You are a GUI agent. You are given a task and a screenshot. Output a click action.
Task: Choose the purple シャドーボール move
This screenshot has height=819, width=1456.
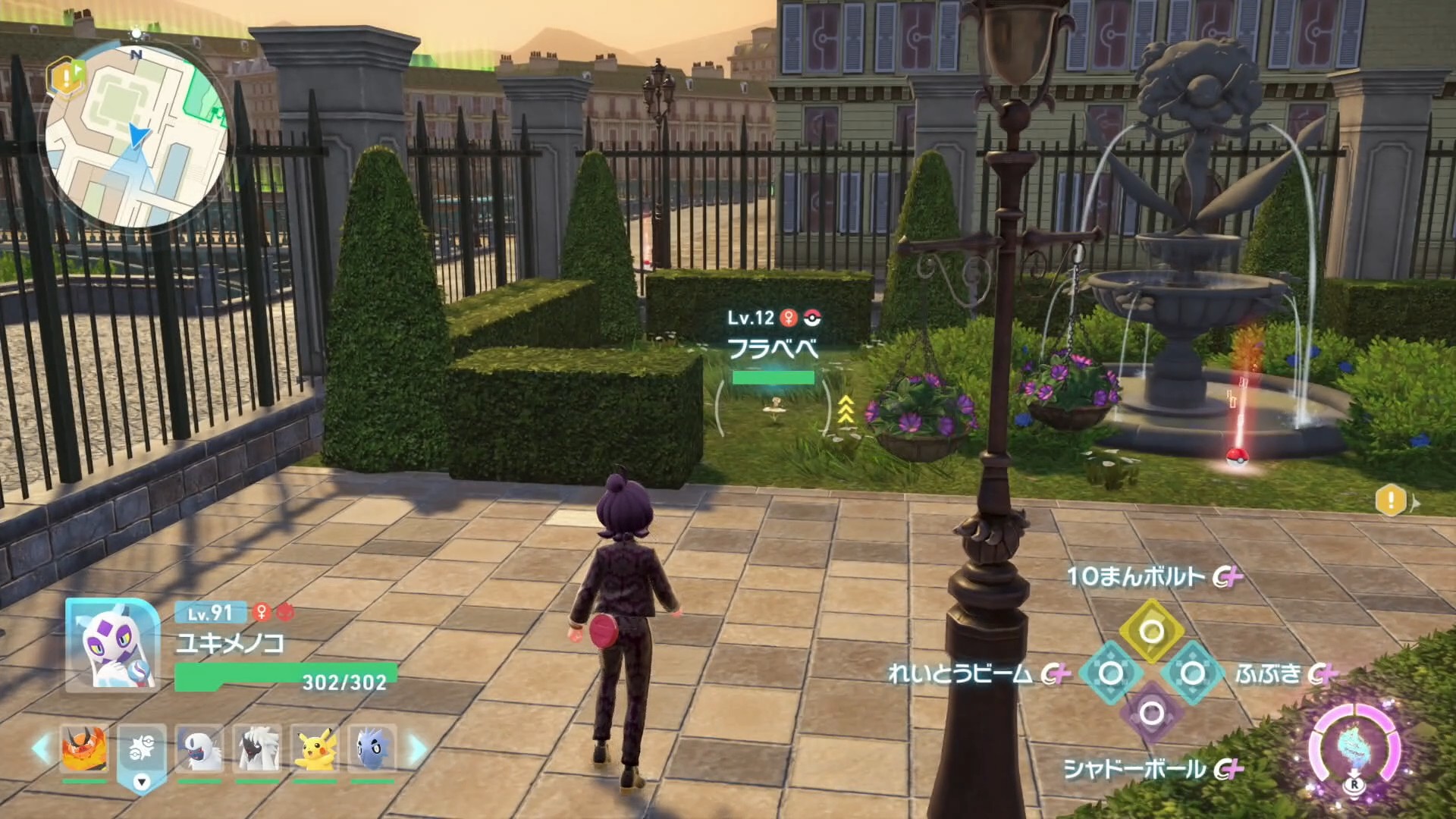1151,713
